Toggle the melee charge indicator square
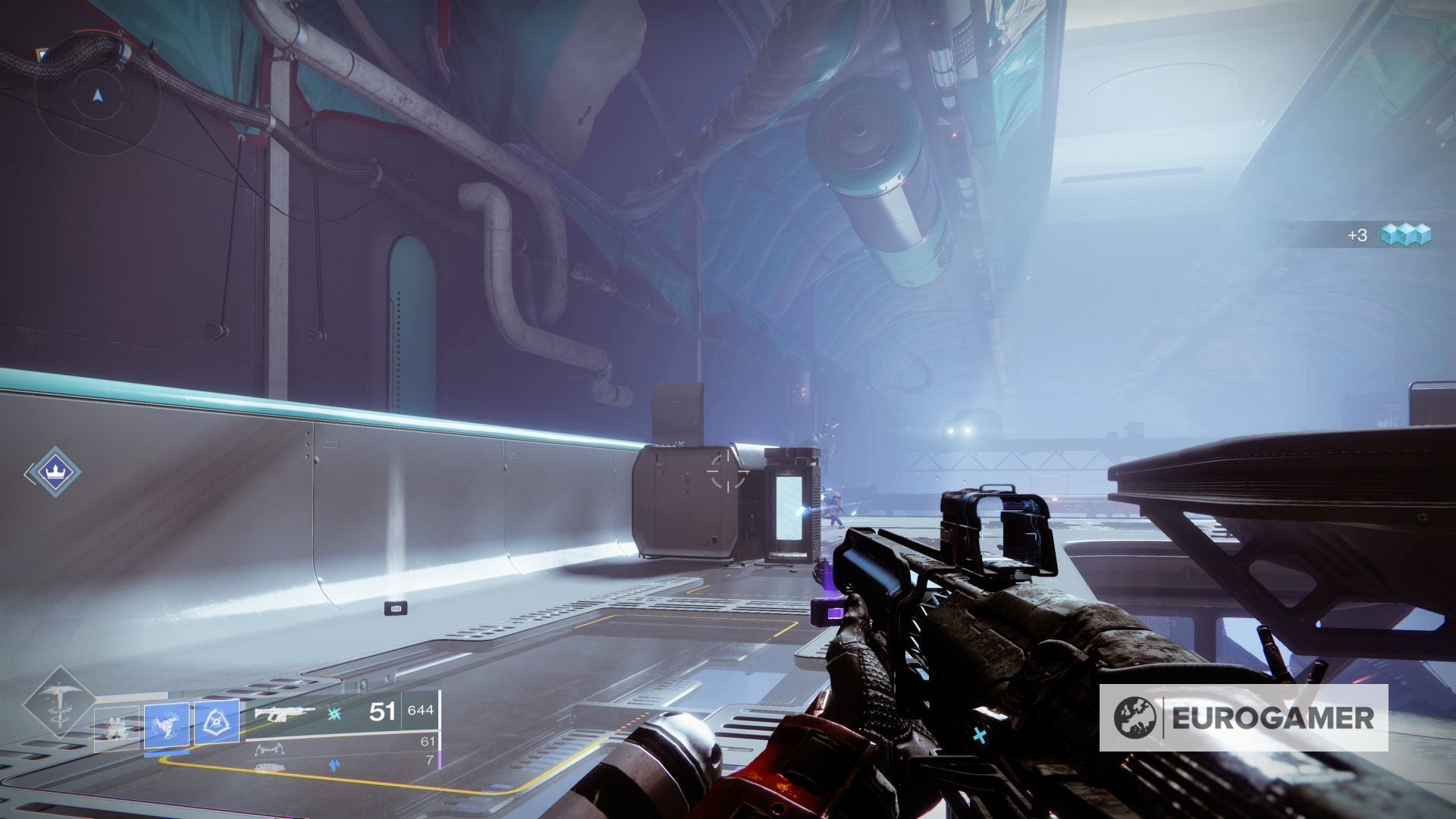Screen dimensions: 1456x819 pyautogui.click(x=167, y=755)
